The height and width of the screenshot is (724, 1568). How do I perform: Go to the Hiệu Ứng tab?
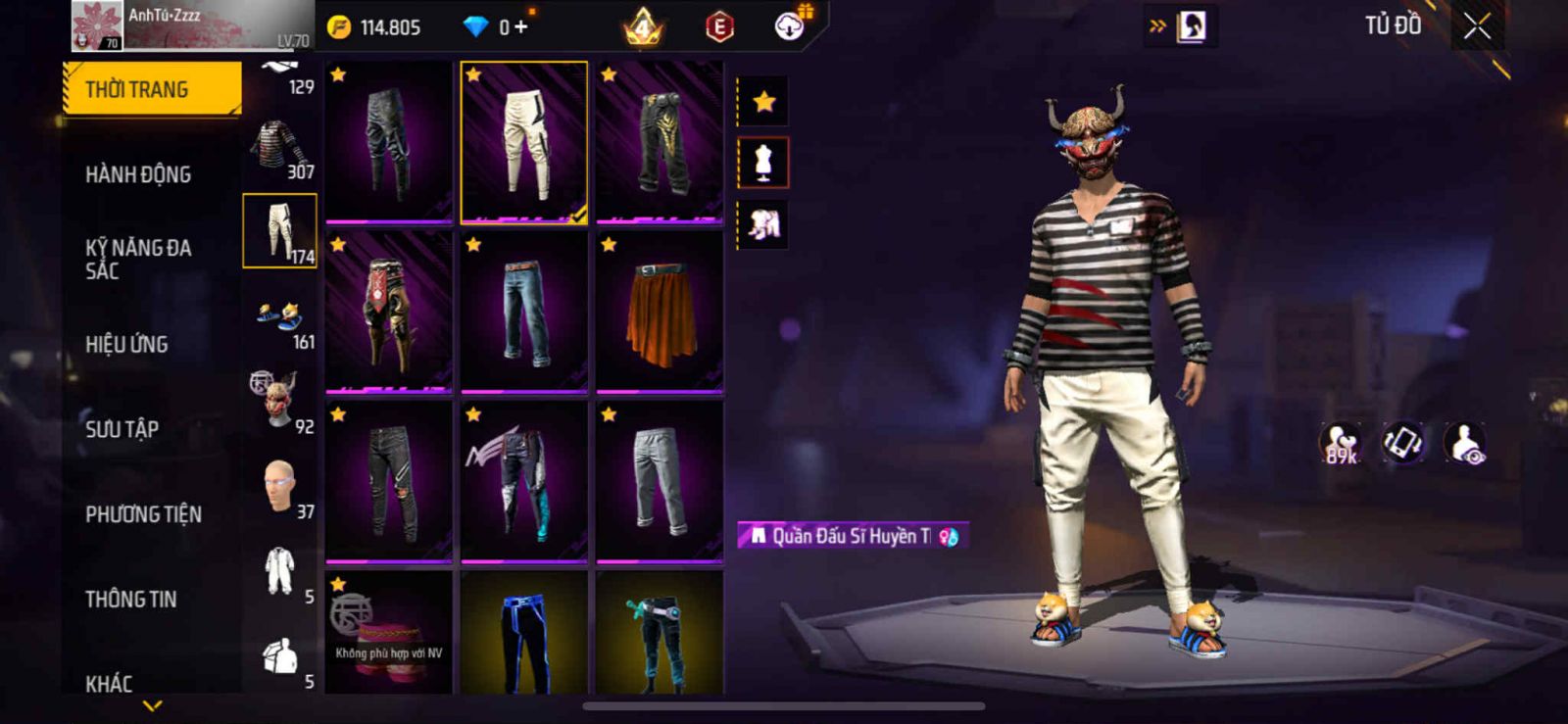click(126, 344)
